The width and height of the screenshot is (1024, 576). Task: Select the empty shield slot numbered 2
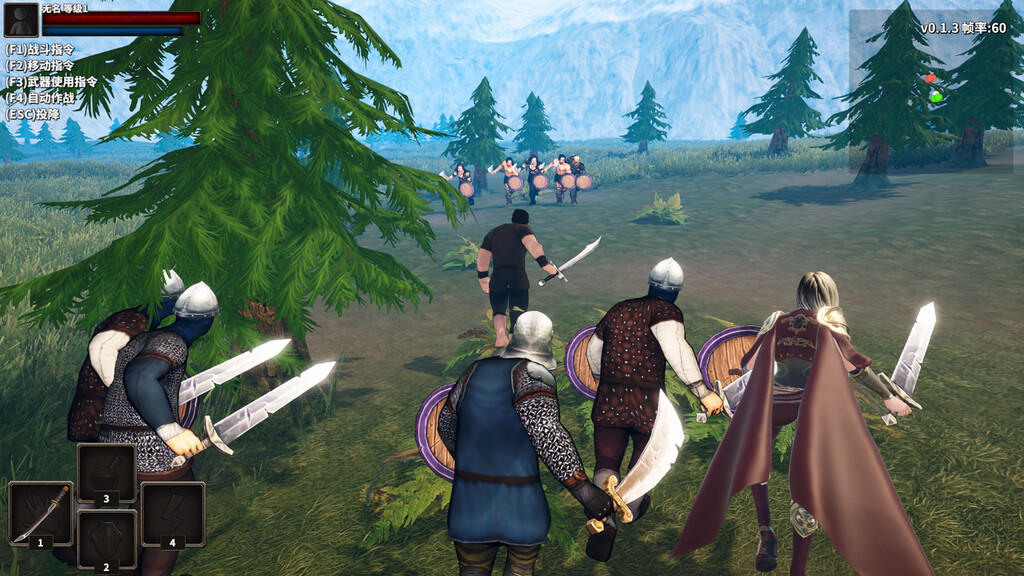(x=106, y=538)
